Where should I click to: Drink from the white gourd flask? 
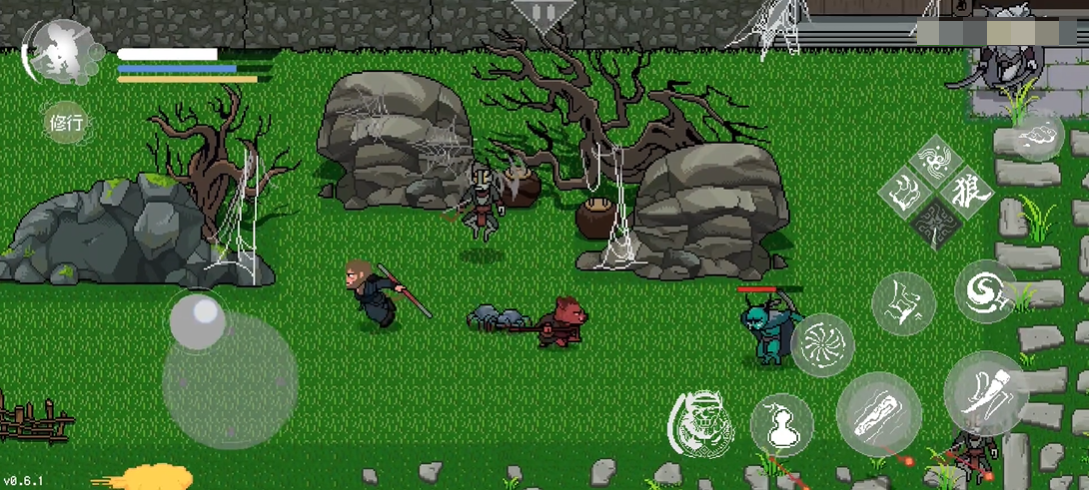781,424
